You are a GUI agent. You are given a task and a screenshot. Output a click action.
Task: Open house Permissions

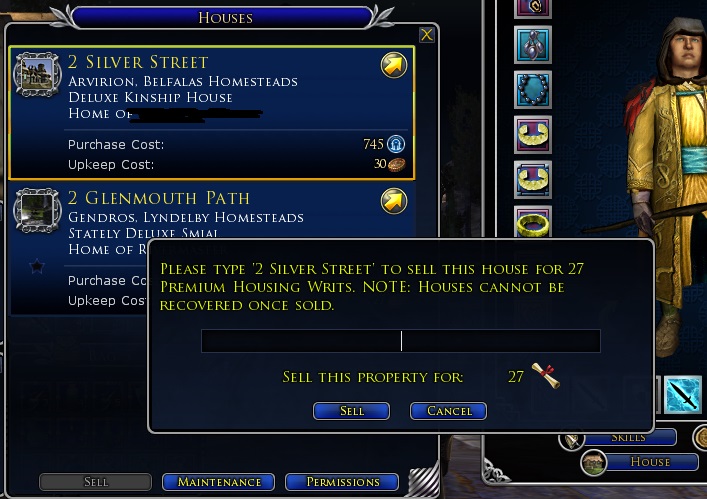[x=342, y=482]
